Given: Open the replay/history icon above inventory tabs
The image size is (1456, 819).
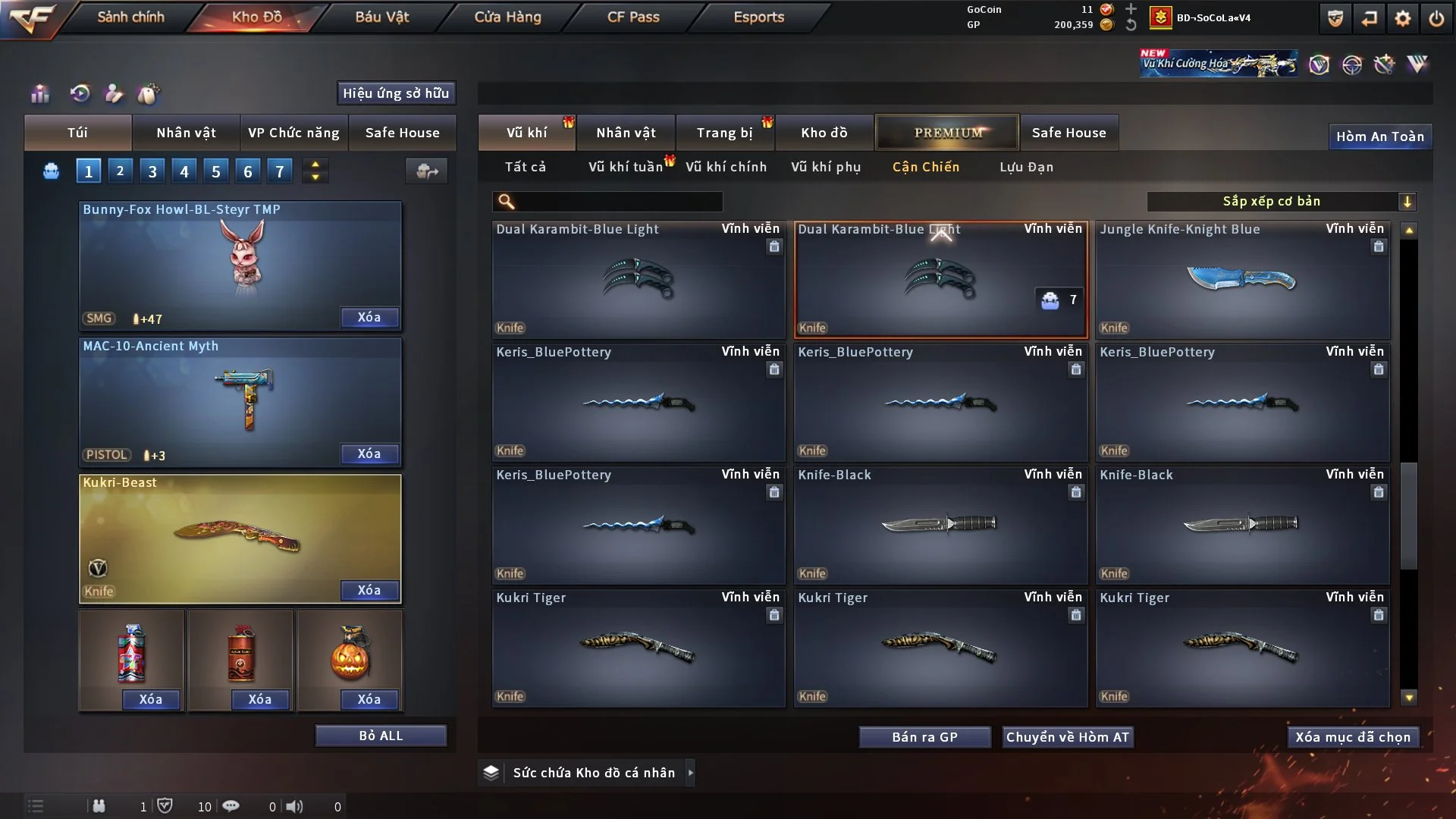Looking at the screenshot, I should click(x=80, y=93).
